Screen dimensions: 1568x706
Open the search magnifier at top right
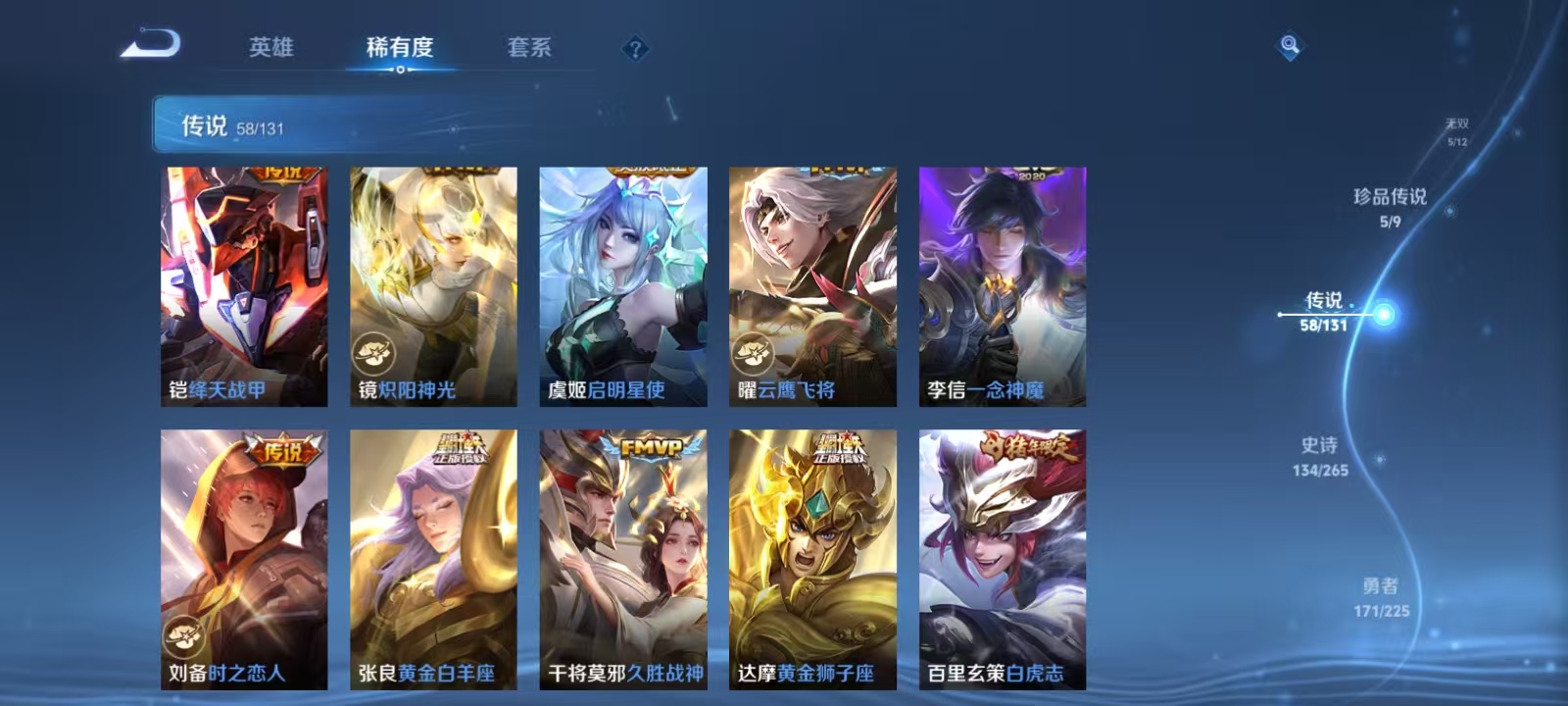tap(1287, 43)
